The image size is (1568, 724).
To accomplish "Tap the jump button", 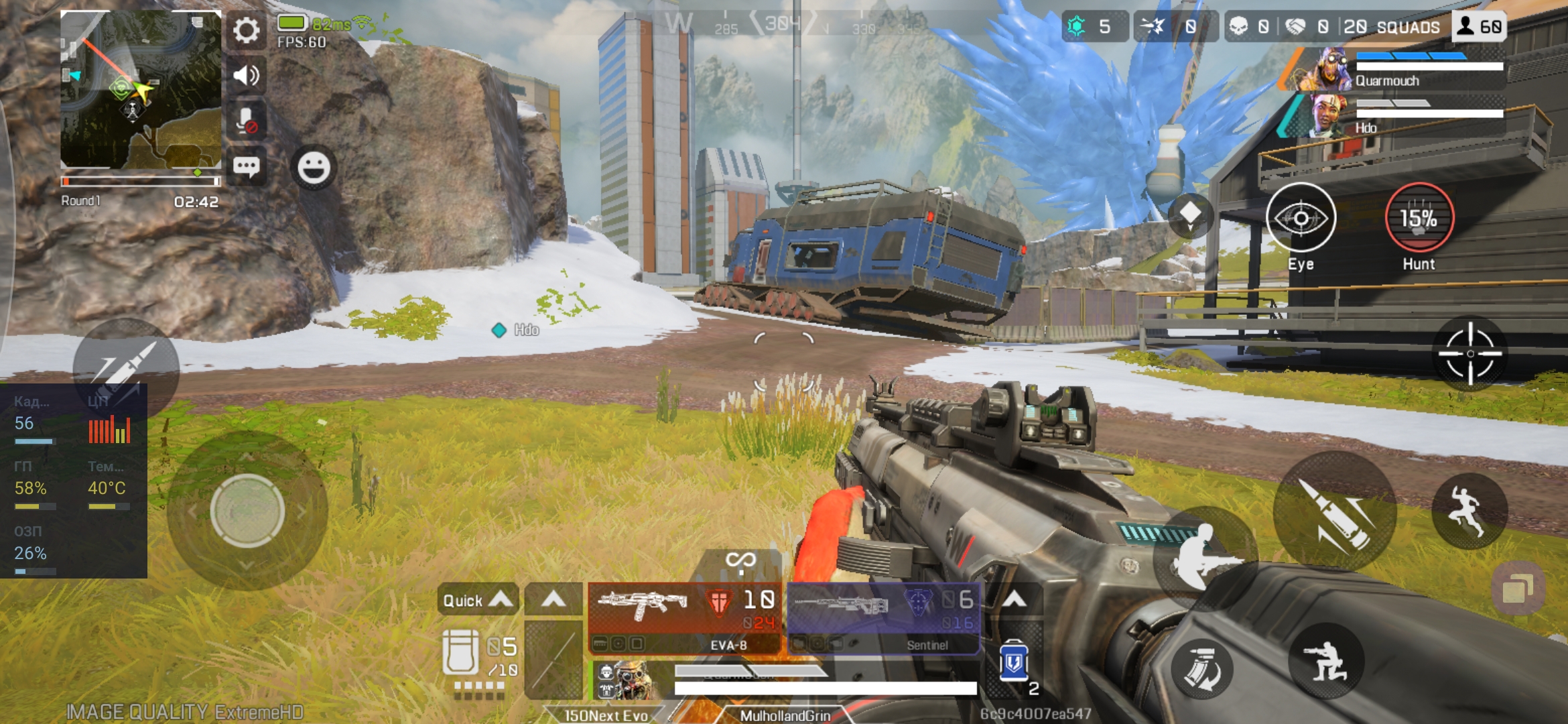I will [1469, 511].
